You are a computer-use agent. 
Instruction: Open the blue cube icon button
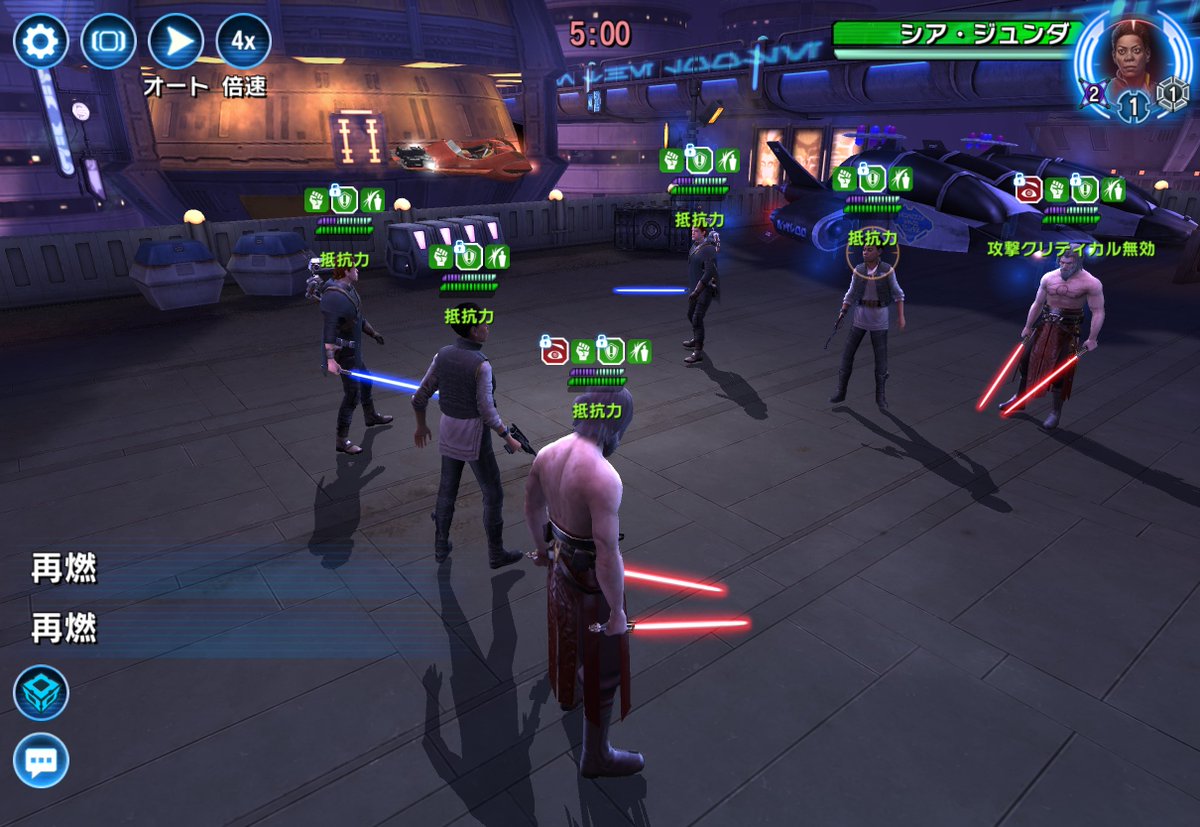coord(41,692)
